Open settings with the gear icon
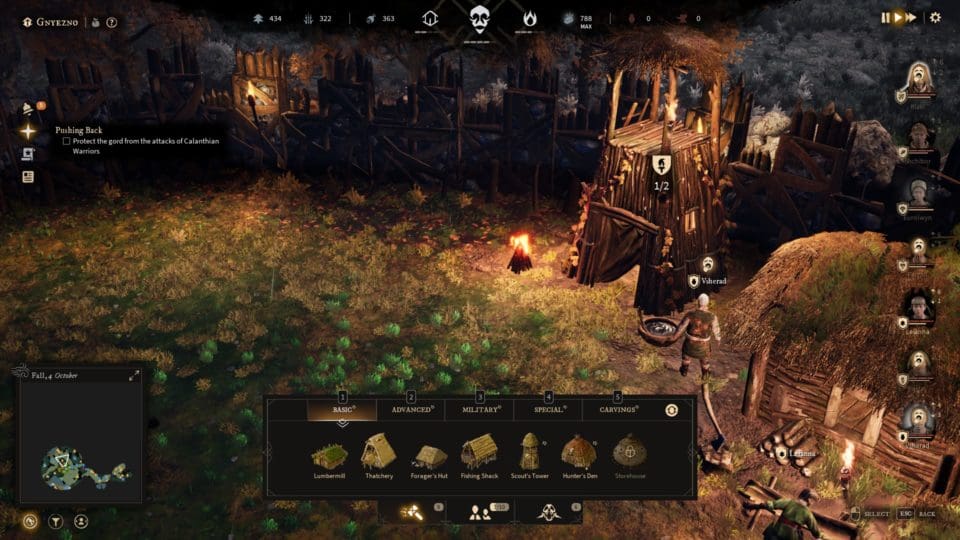 [x=936, y=17]
